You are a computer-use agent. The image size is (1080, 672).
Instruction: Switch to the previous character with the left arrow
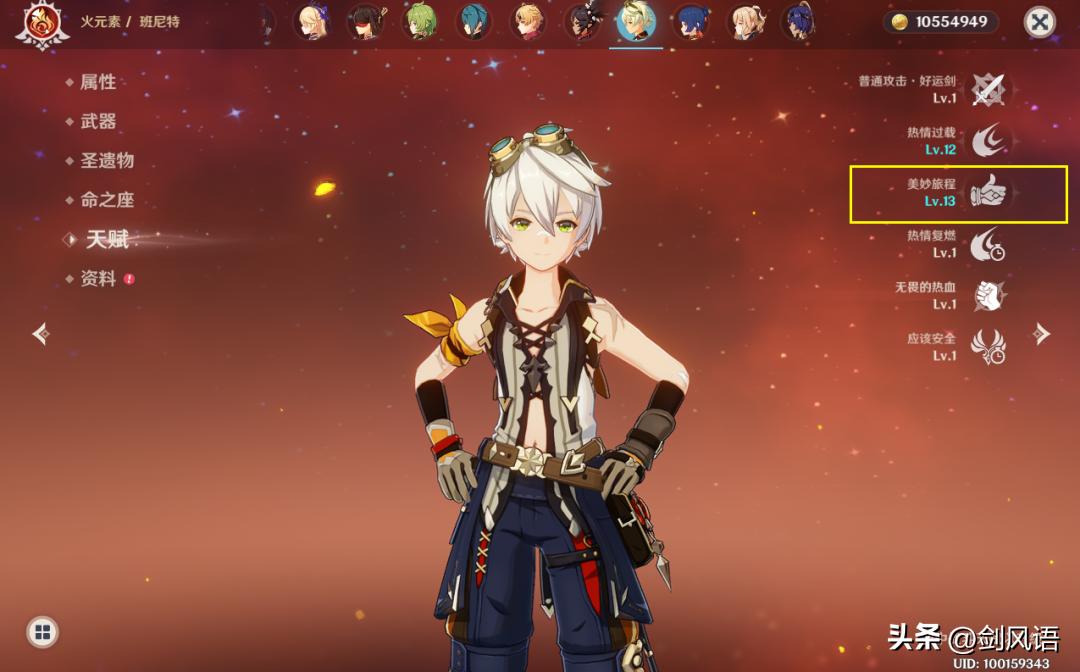(x=41, y=333)
